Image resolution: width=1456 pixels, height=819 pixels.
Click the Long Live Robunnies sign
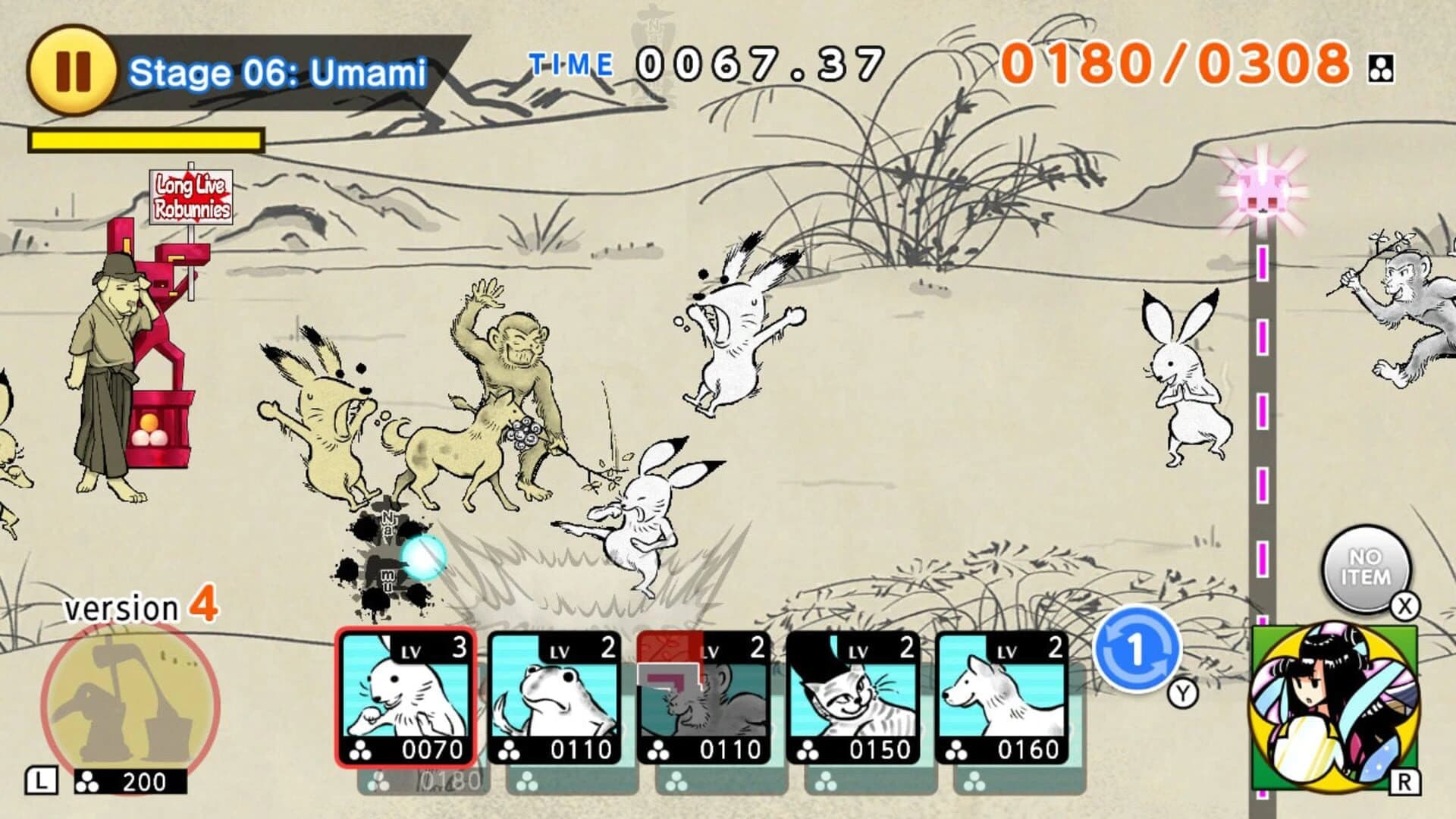click(190, 196)
